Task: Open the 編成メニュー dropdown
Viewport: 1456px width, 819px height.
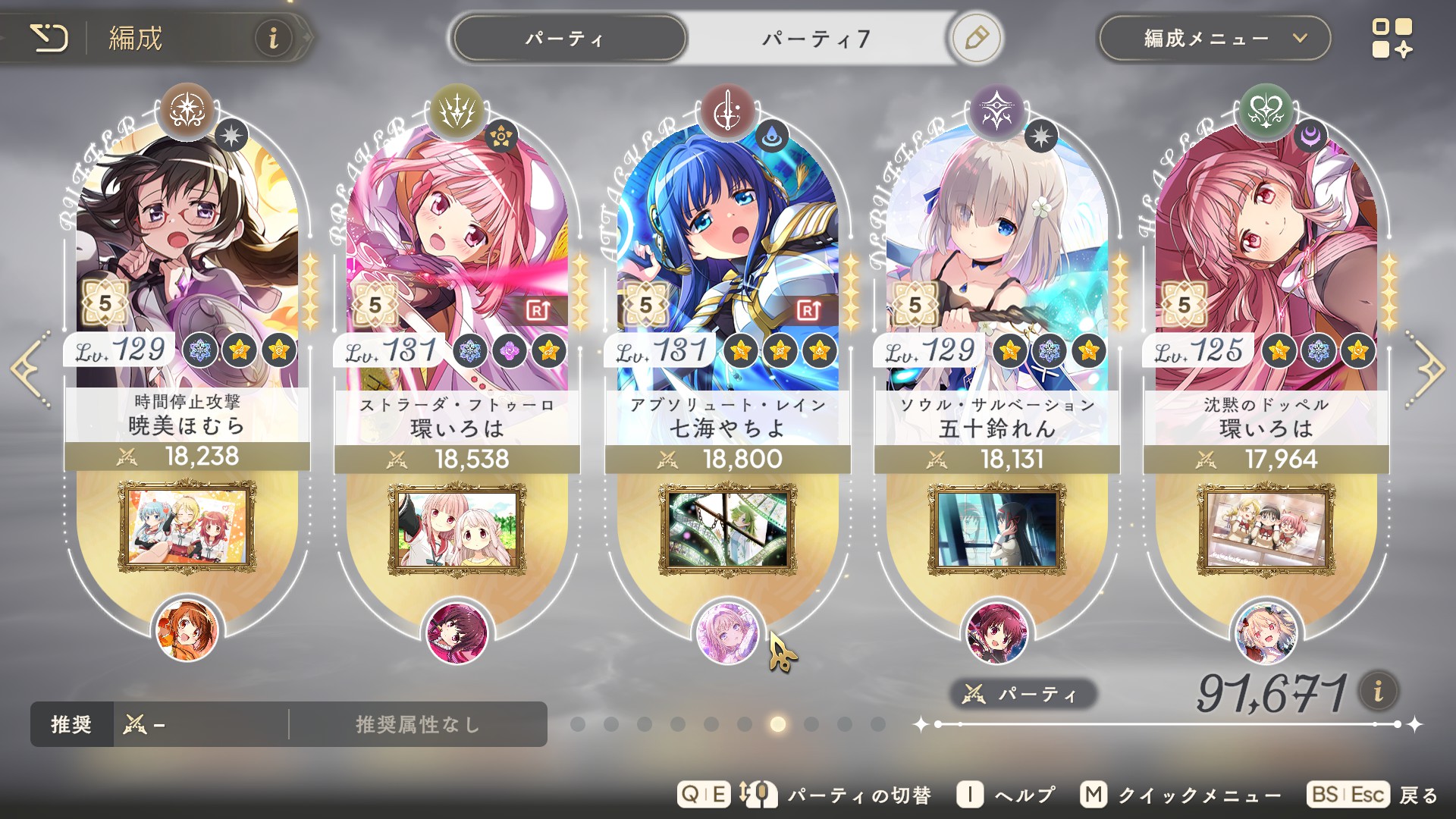Action: tap(1214, 39)
